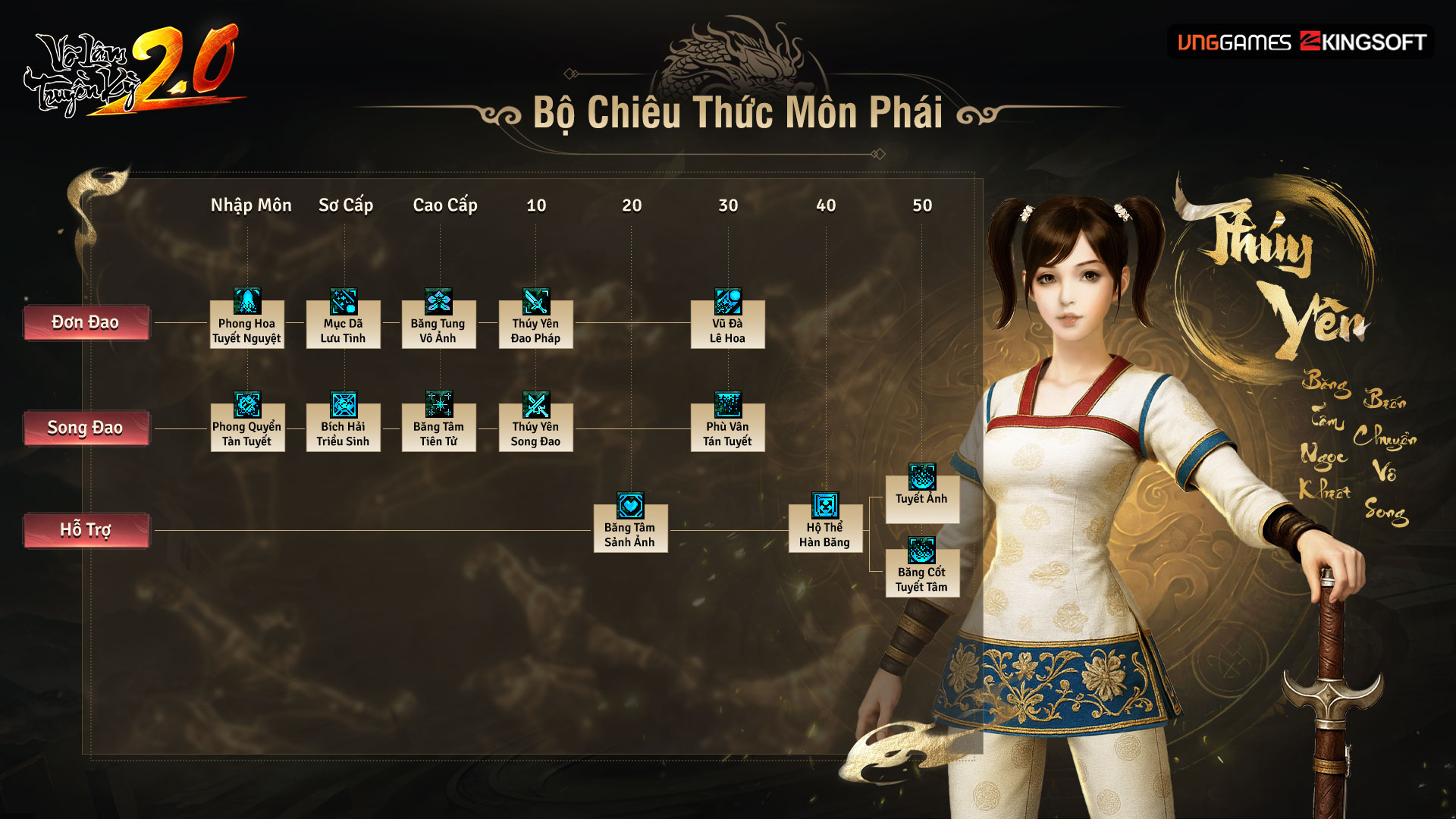The width and height of the screenshot is (1456, 819).
Task: Open the Tuyết Ảnh skill
Action: pos(922,491)
